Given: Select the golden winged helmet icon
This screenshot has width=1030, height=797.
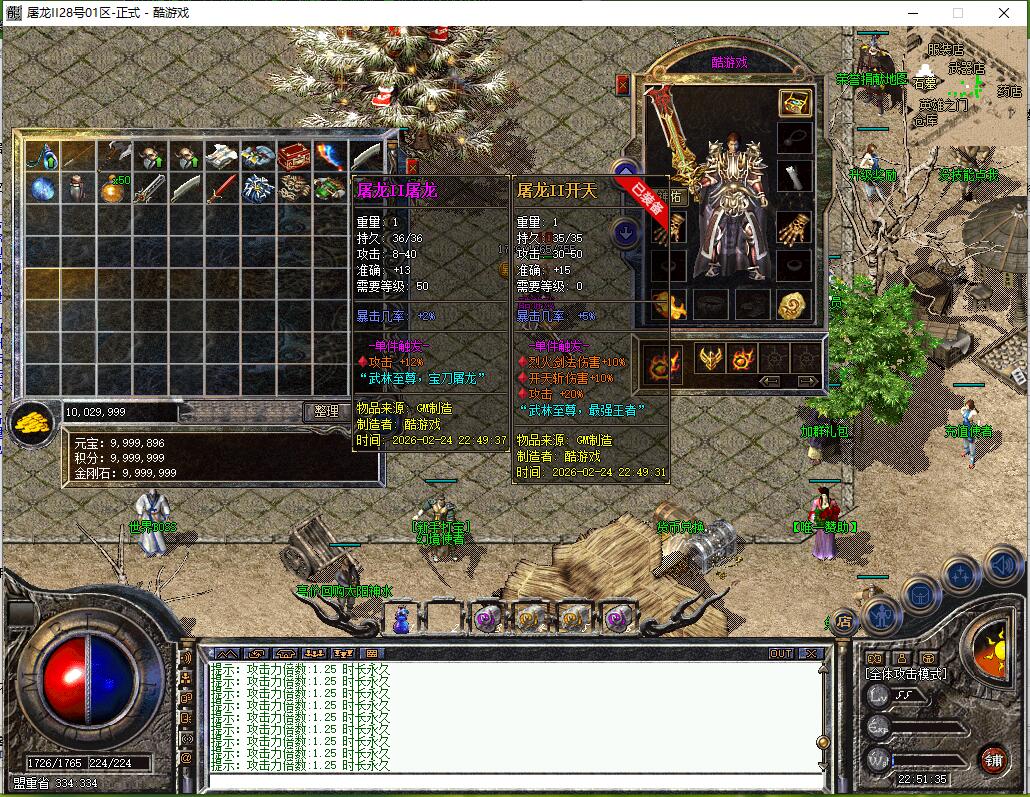Looking at the screenshot, I should point(709,357).
